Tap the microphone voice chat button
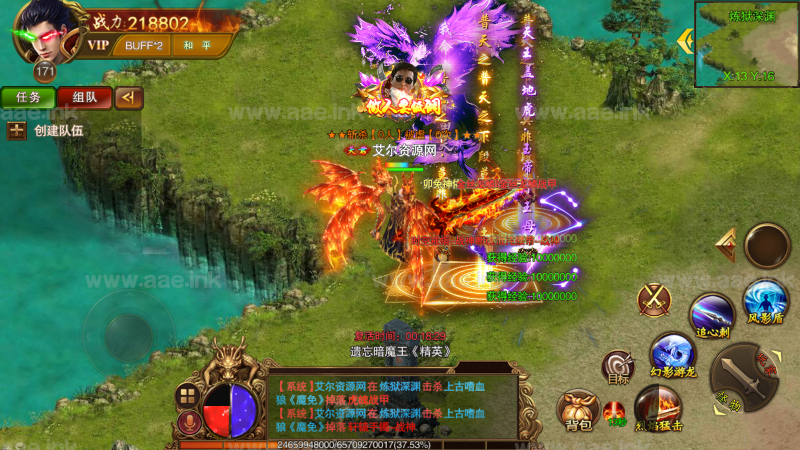This screenshot has width=800, height=450. [x=185, y=426]
